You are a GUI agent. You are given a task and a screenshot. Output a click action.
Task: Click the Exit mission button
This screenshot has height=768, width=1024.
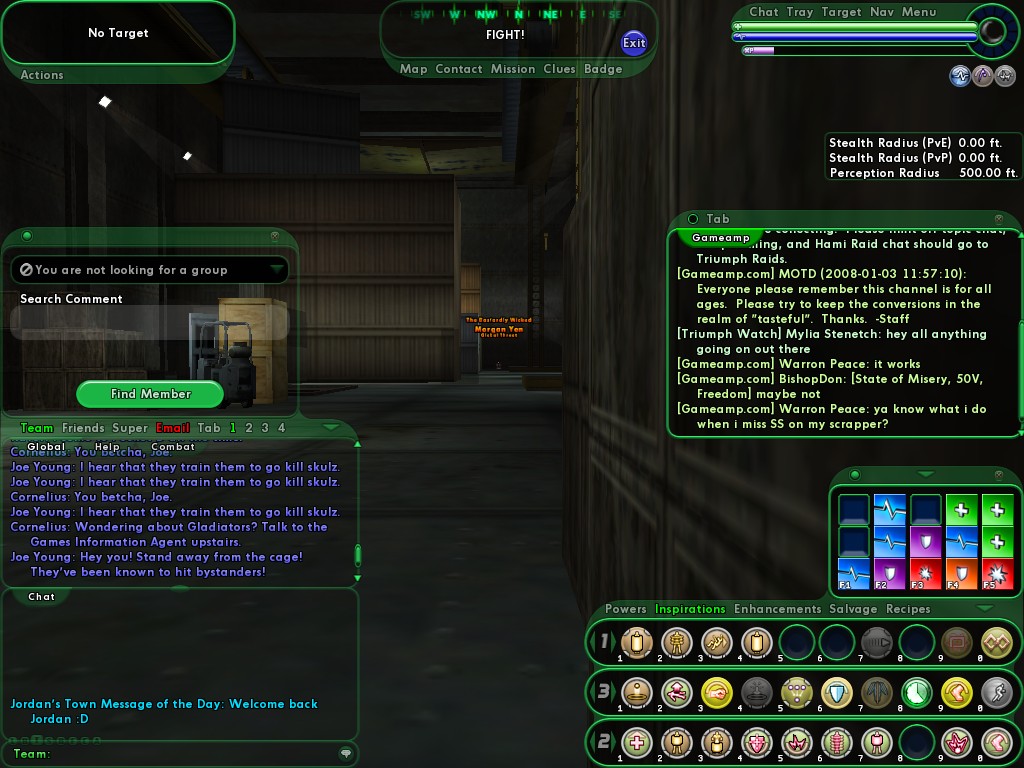click(x=634, y=42)
